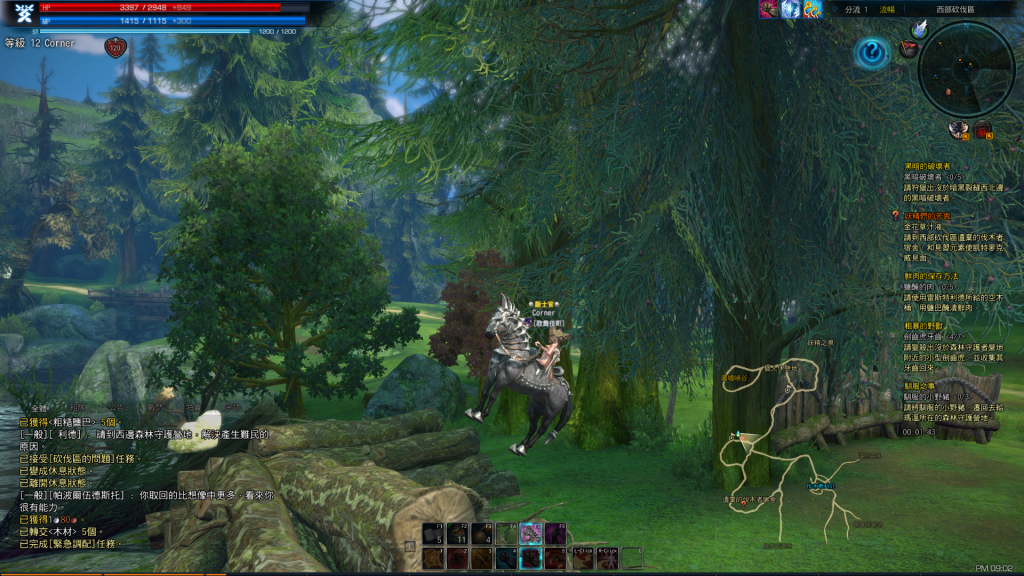This screenshot has height=576, width=1024.
Task: Use the F2 item slot with 11 charges
Action: point(457,533)
